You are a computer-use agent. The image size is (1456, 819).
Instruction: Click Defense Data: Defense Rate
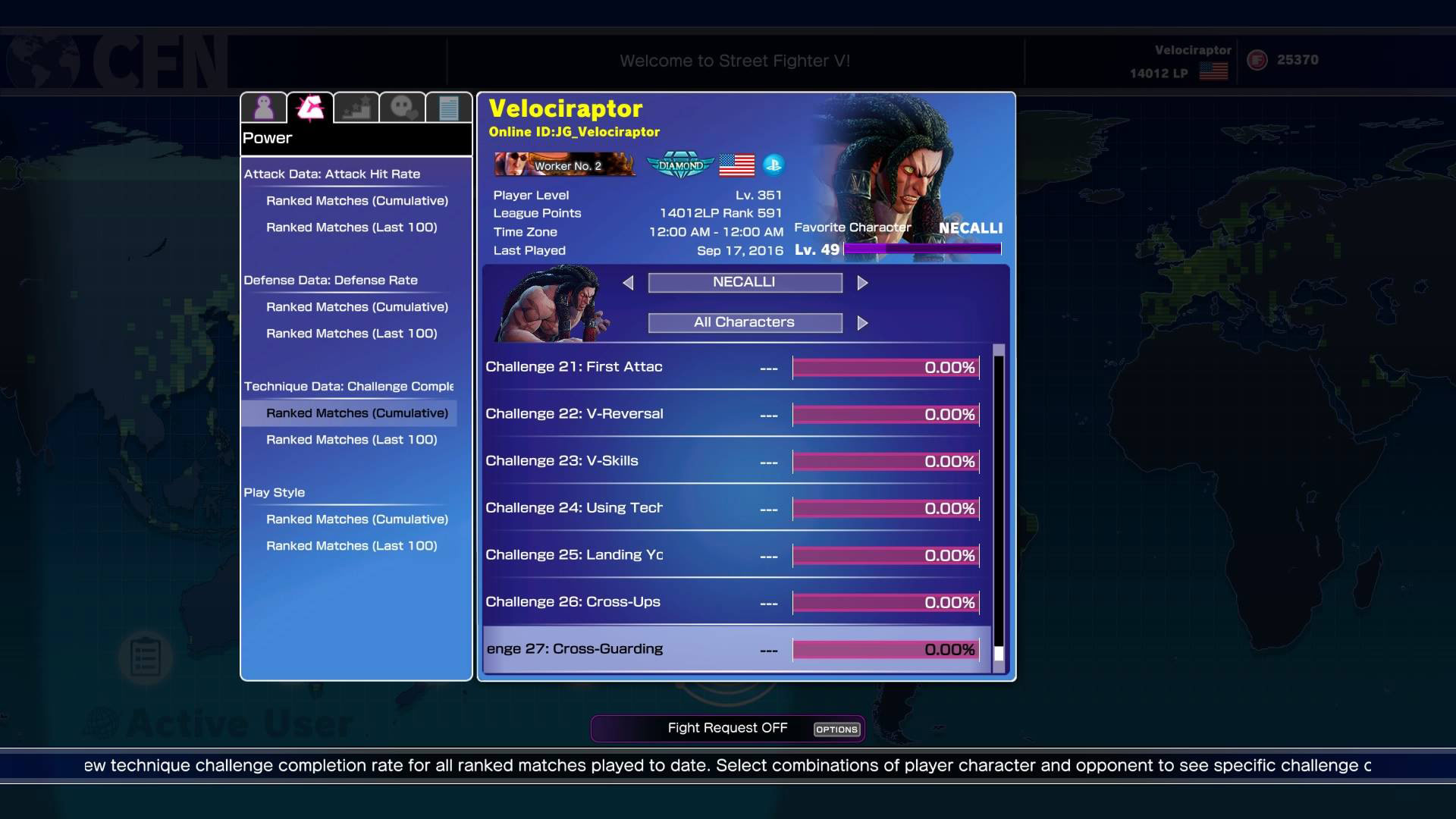point(330,280)
